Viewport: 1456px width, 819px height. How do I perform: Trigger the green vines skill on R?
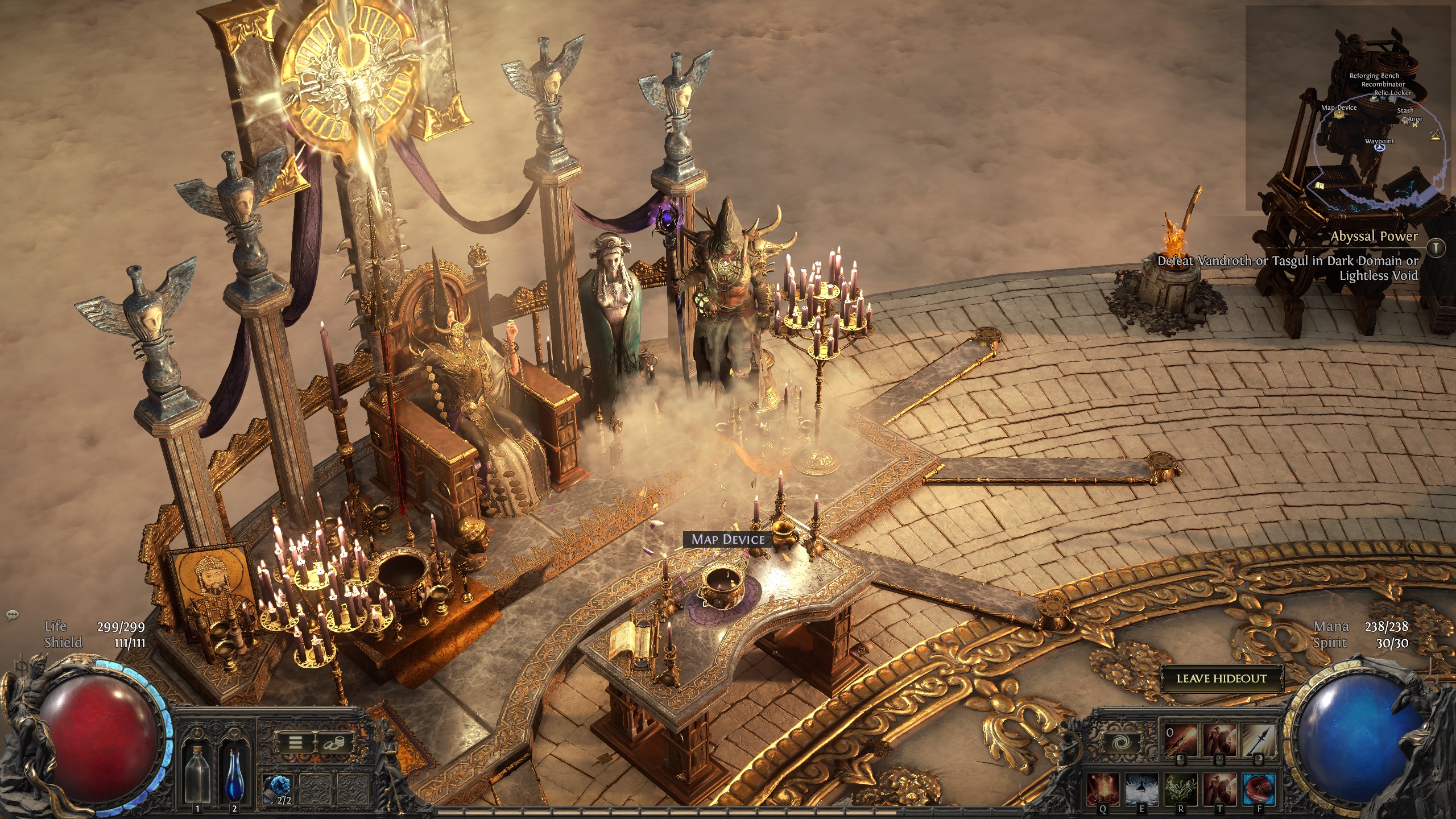1180,788
